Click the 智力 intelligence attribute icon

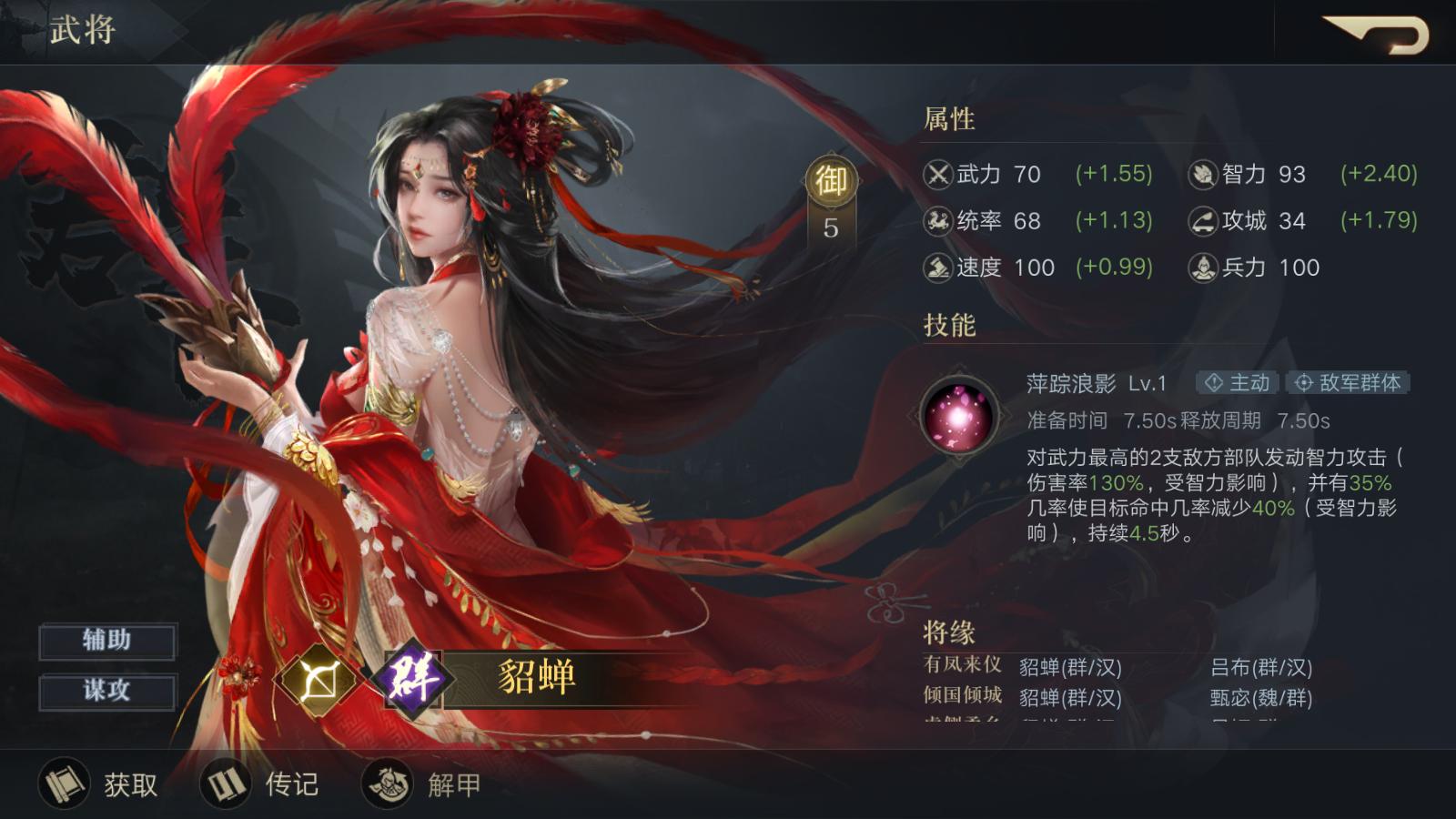tap(1202, 174)
